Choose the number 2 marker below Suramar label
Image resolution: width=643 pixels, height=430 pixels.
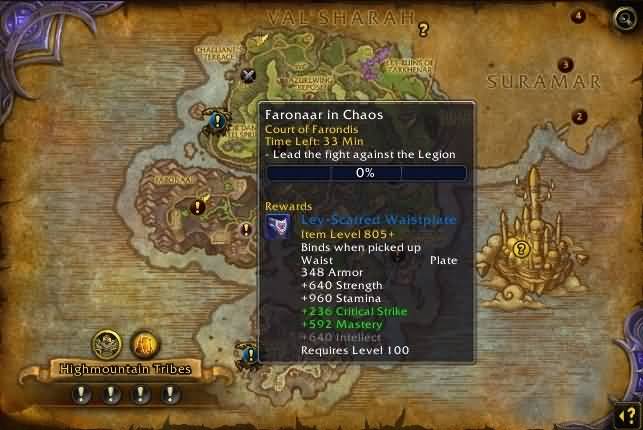[579, 116]
